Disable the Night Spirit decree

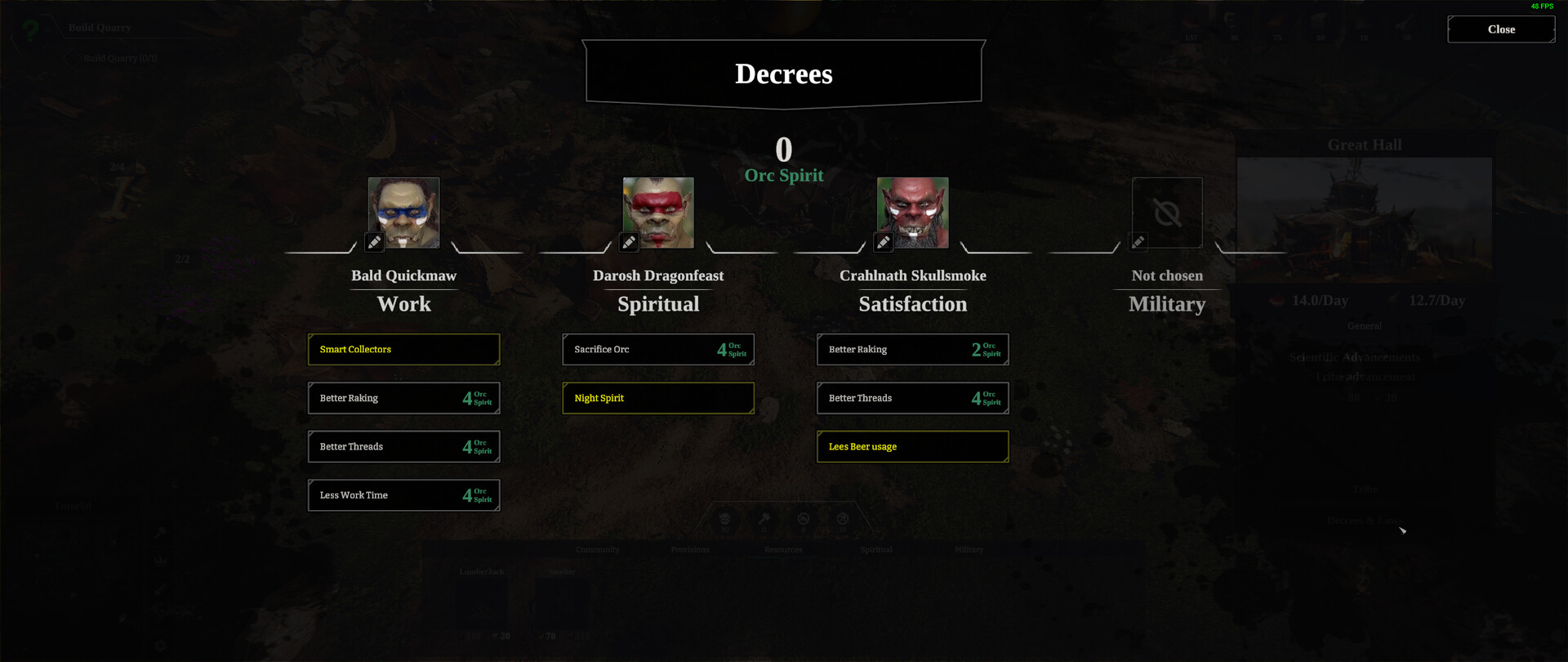(658, 398)
